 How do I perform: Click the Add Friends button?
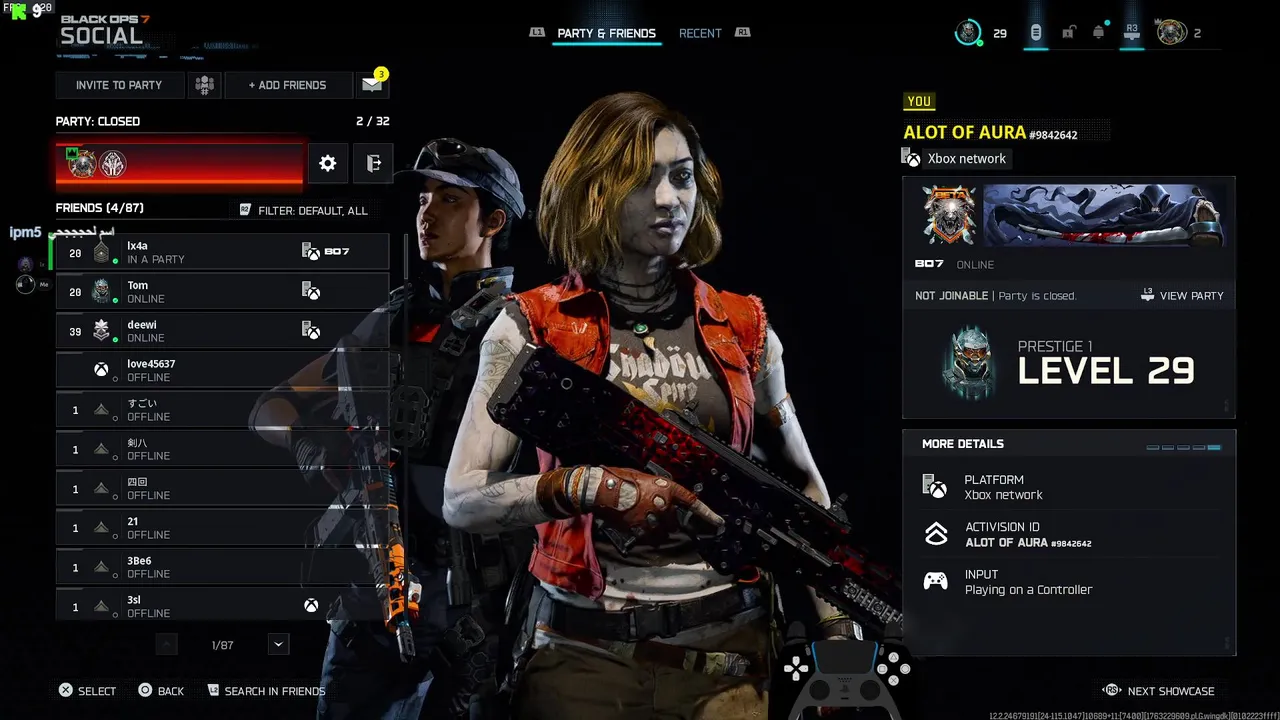pos(288,85)
